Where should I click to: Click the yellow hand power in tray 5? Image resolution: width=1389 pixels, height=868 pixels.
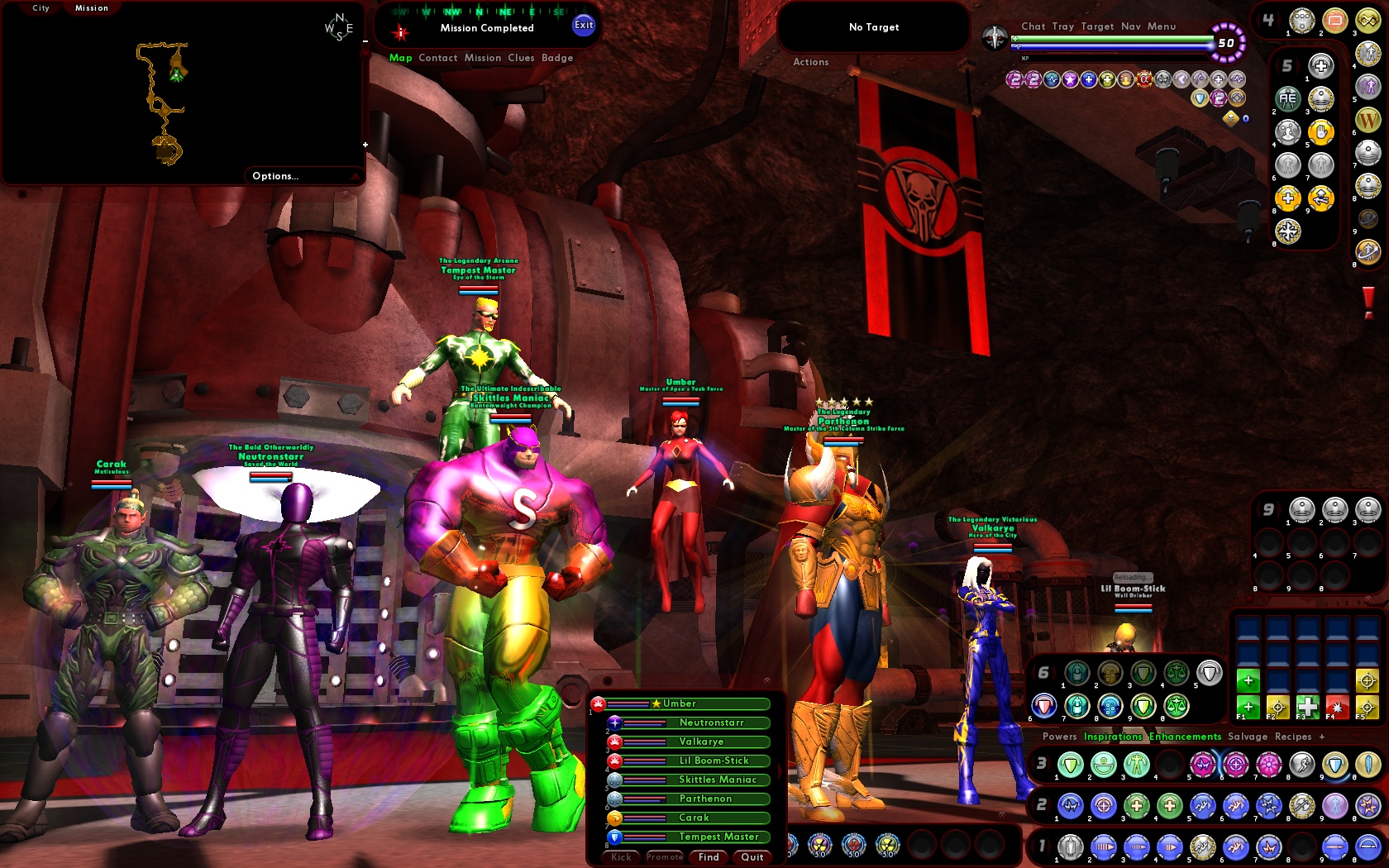pos(1321,133)
